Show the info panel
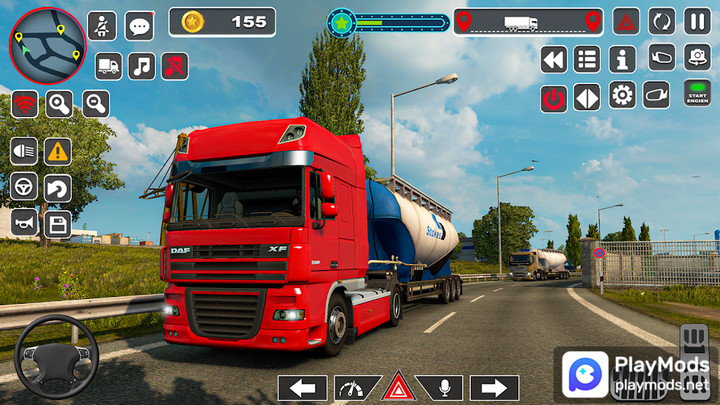The height and width of the screenshot is (405, 720). pos(622,59)
